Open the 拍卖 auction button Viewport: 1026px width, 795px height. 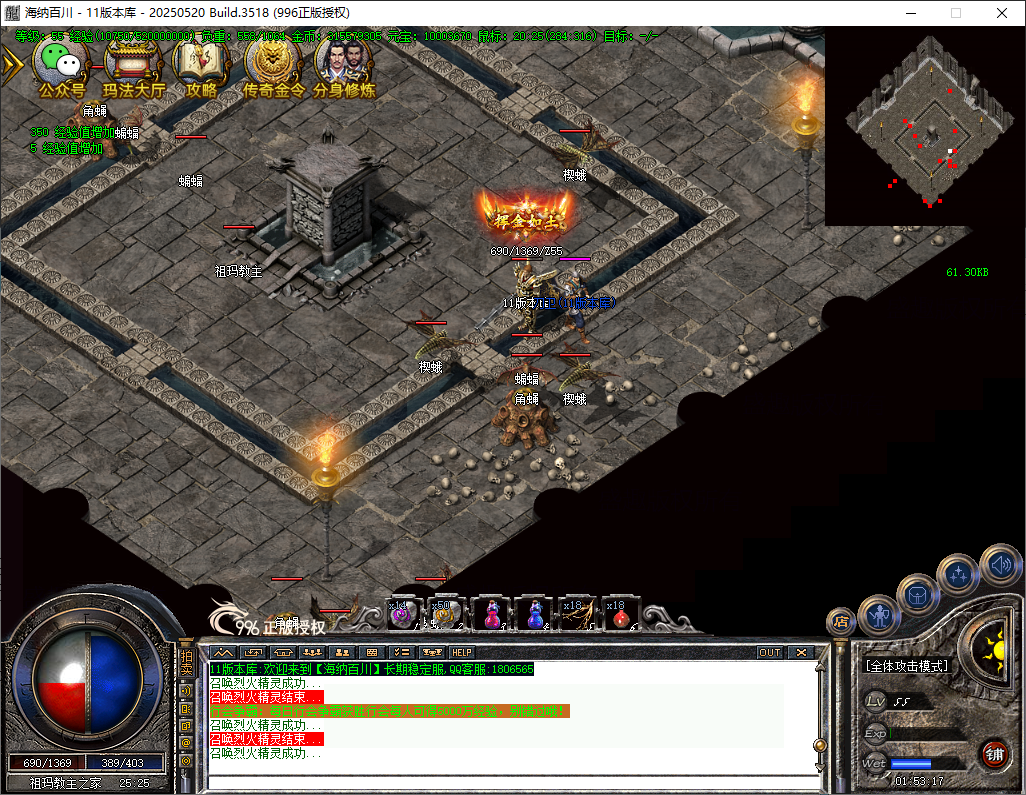click(186, 664)
